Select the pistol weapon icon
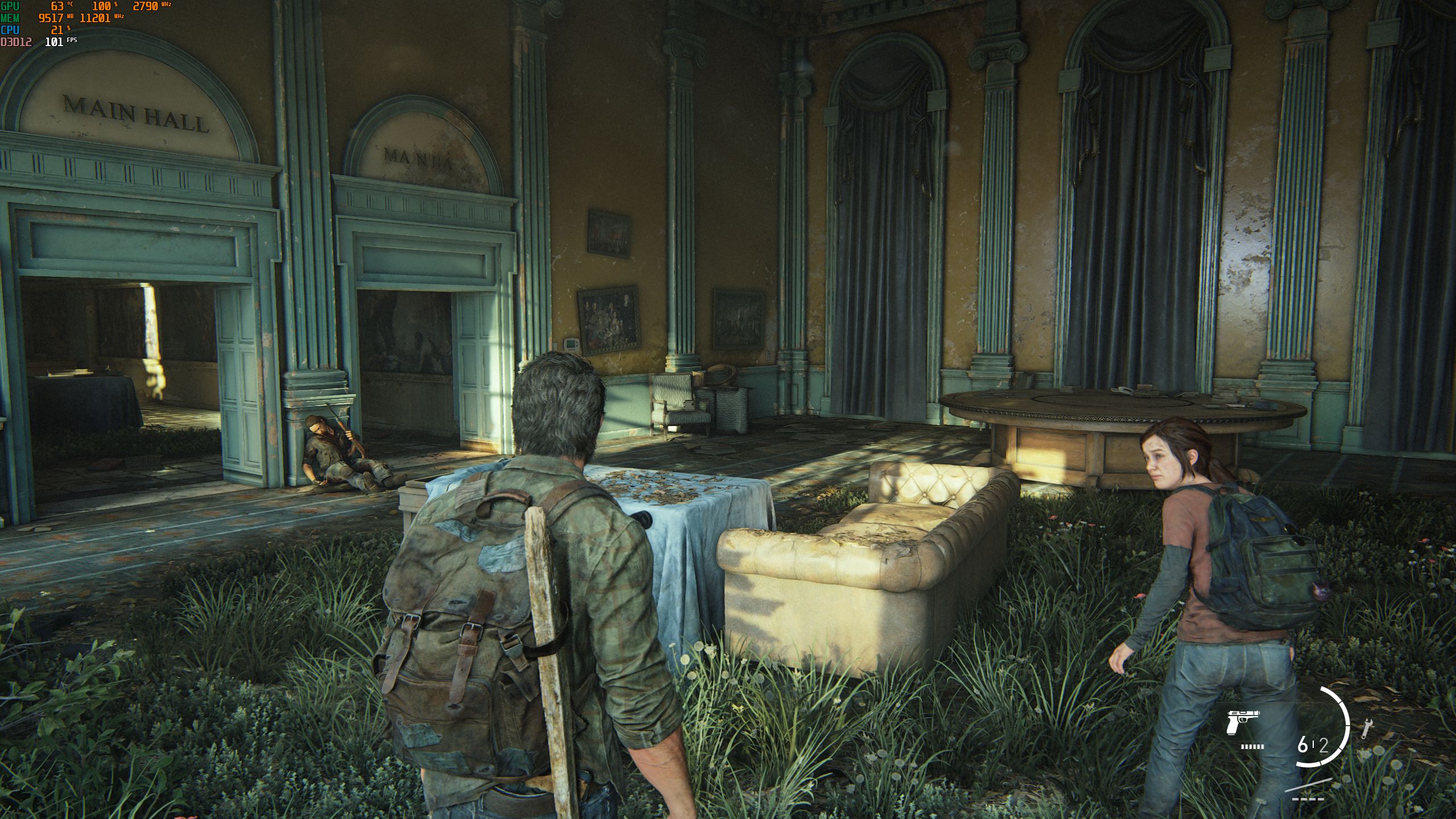The image size is (1456, 819). point(1242,721)
